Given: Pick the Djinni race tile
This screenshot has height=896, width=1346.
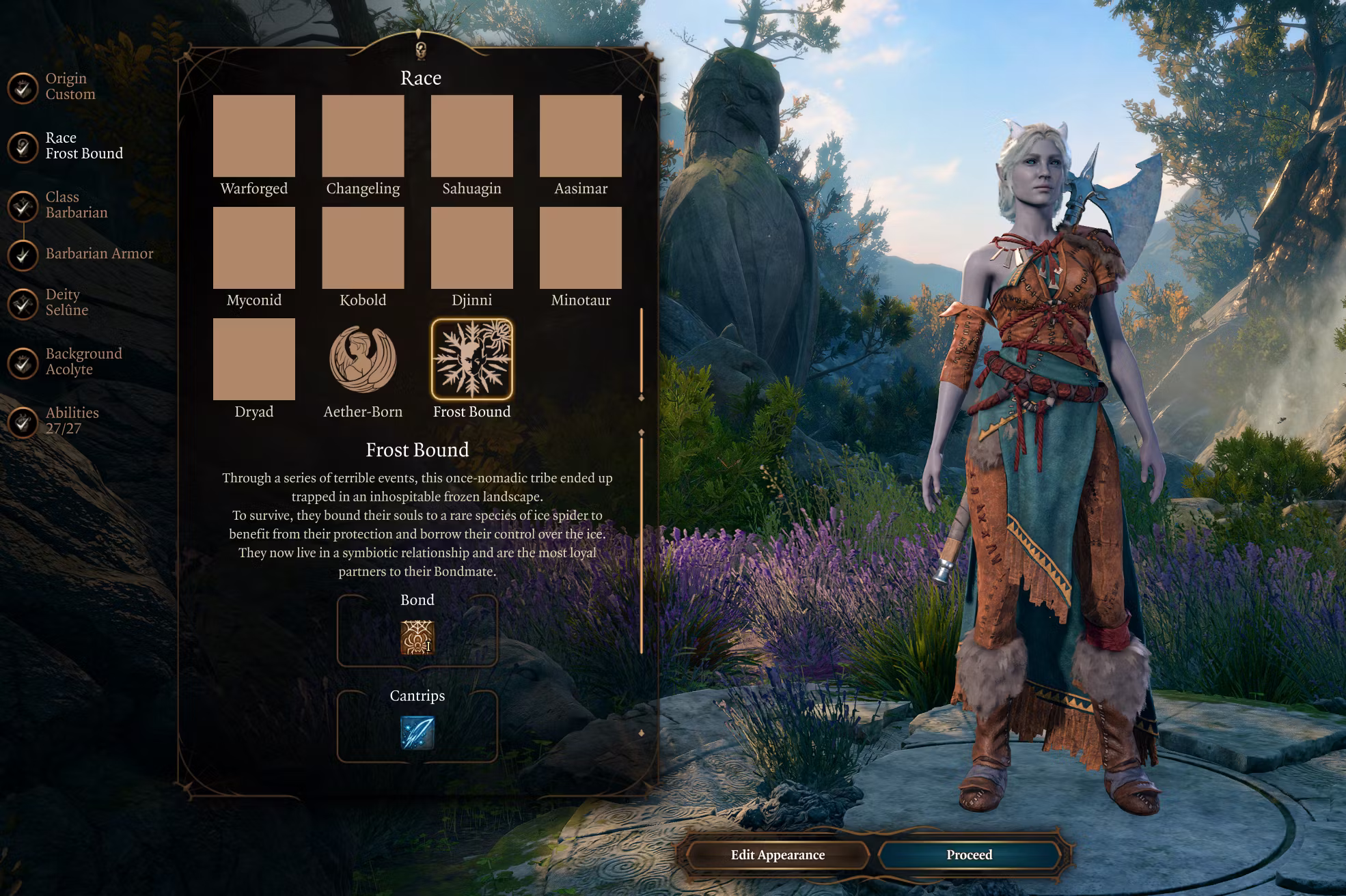Looking at the screenshot, I should tap(471, 248).
